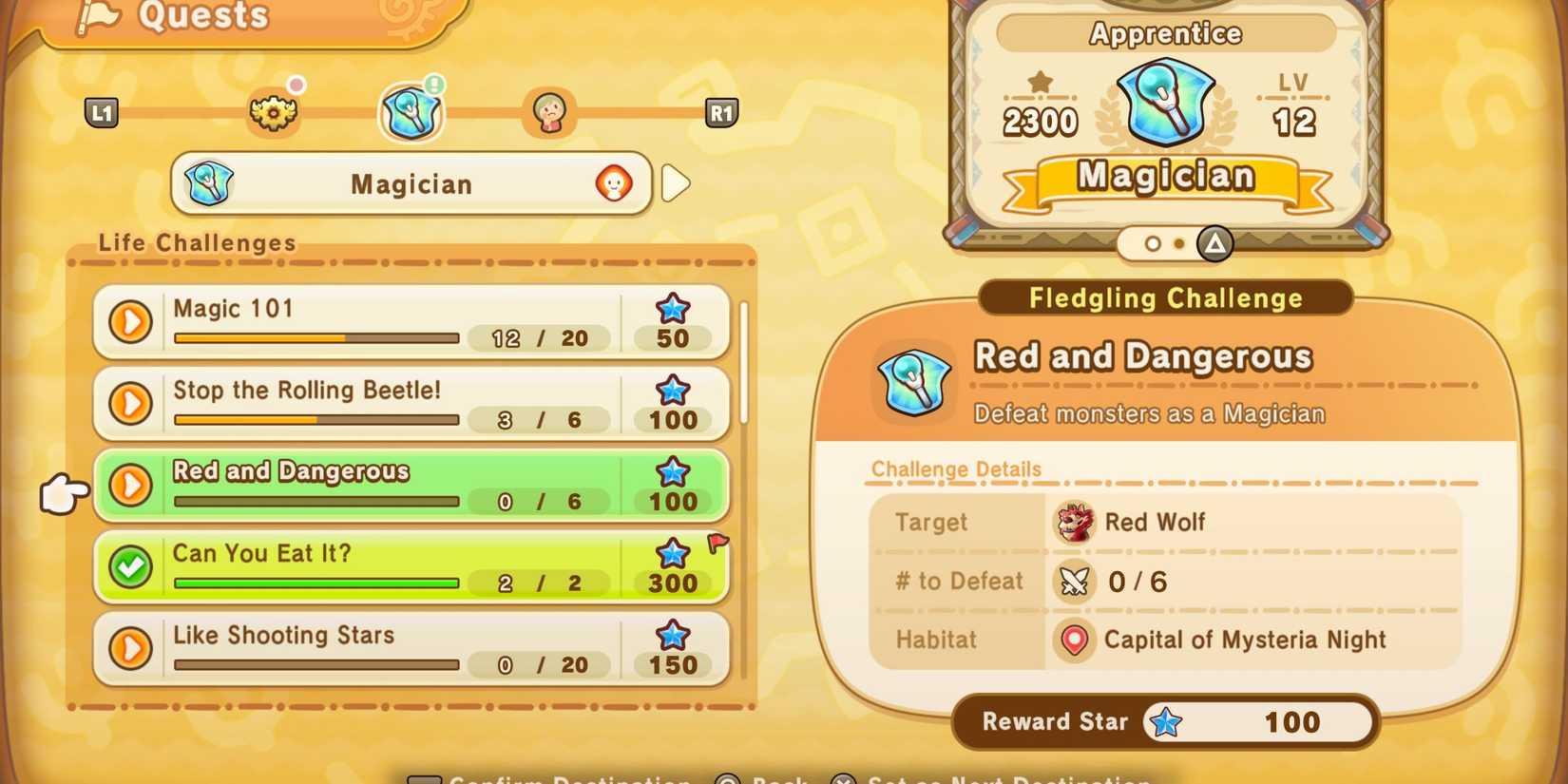This screenshot has height=784, width=1568.
Task: Click the second carousel dot under Apprentice badge
Action: coord(1180,244)
